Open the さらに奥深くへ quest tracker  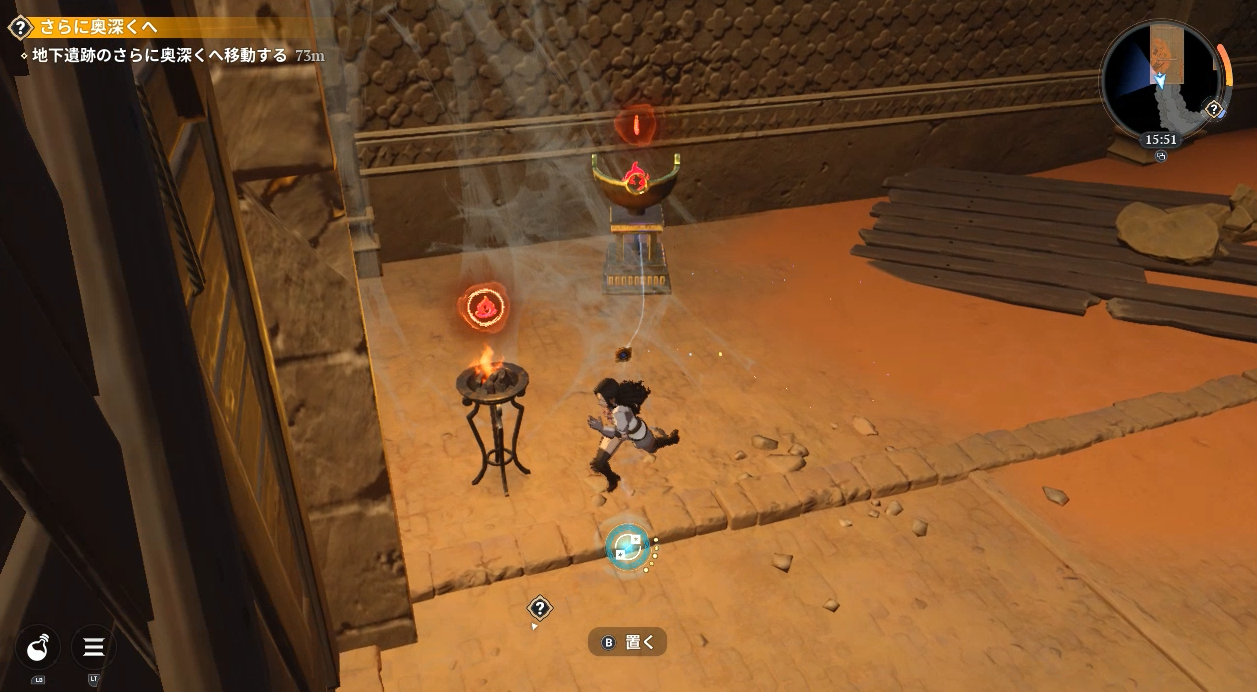click(x=98, y=27)
